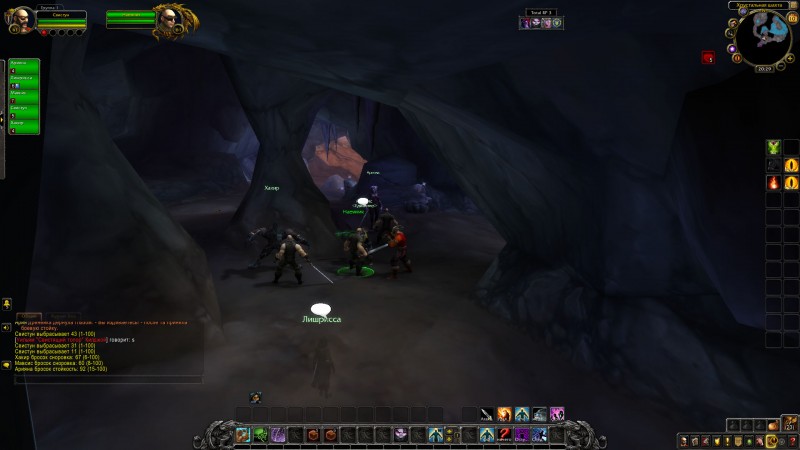
Task: Select the player portrait frame
Action: 20,20
